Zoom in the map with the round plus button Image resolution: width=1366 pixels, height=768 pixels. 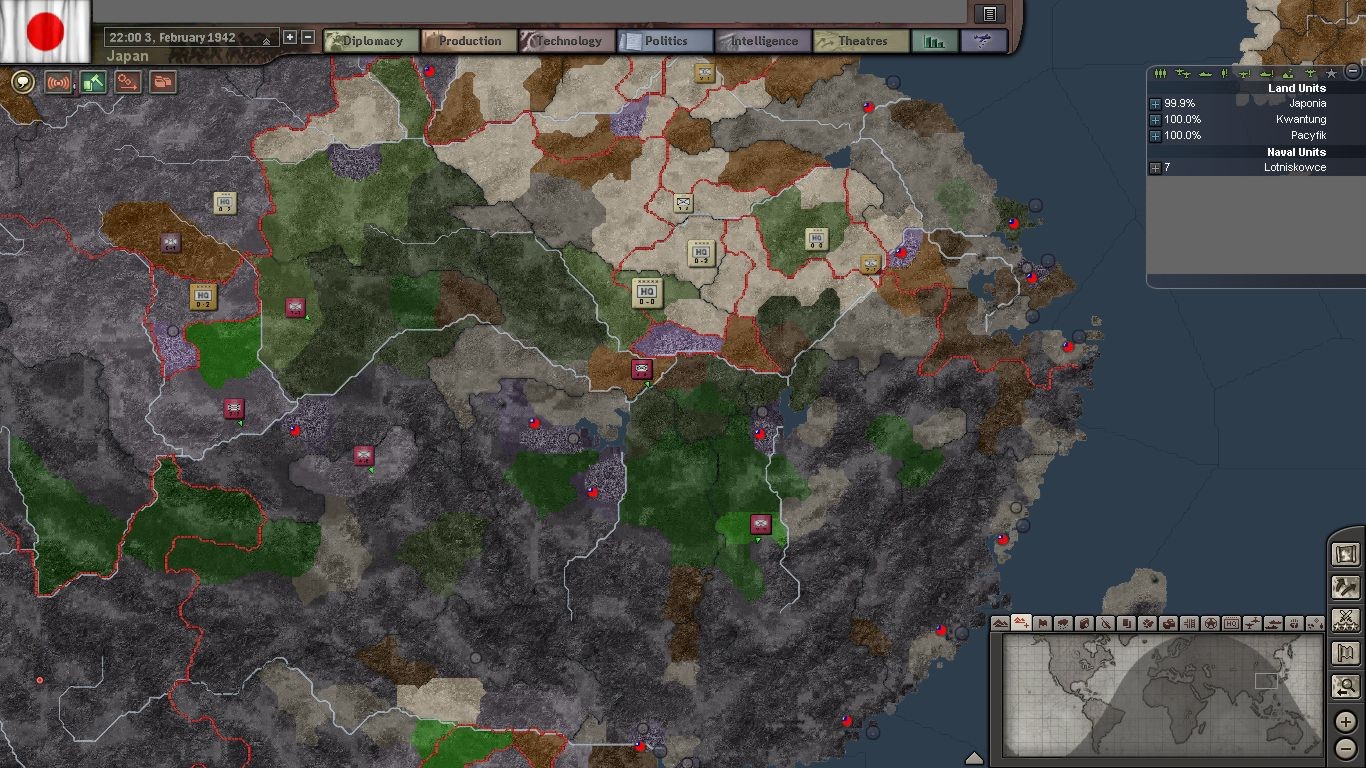point(1346,723)
